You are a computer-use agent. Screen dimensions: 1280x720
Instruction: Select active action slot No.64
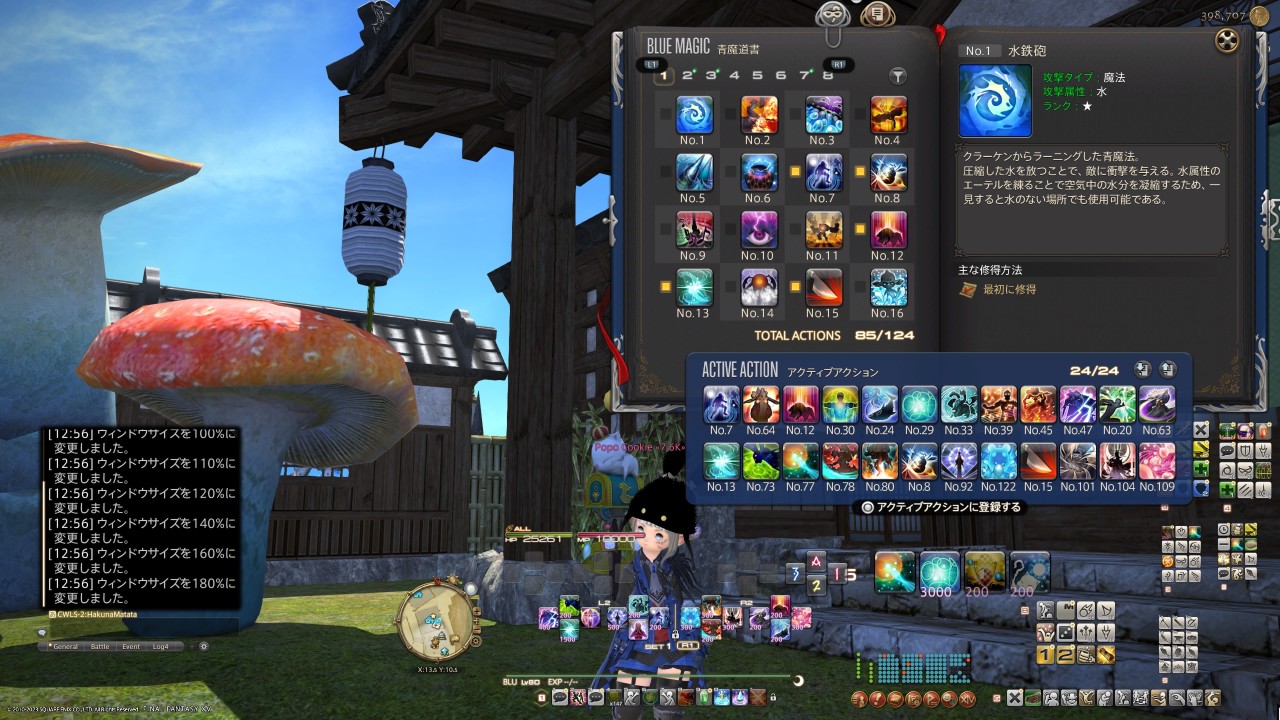pos(761,405)
